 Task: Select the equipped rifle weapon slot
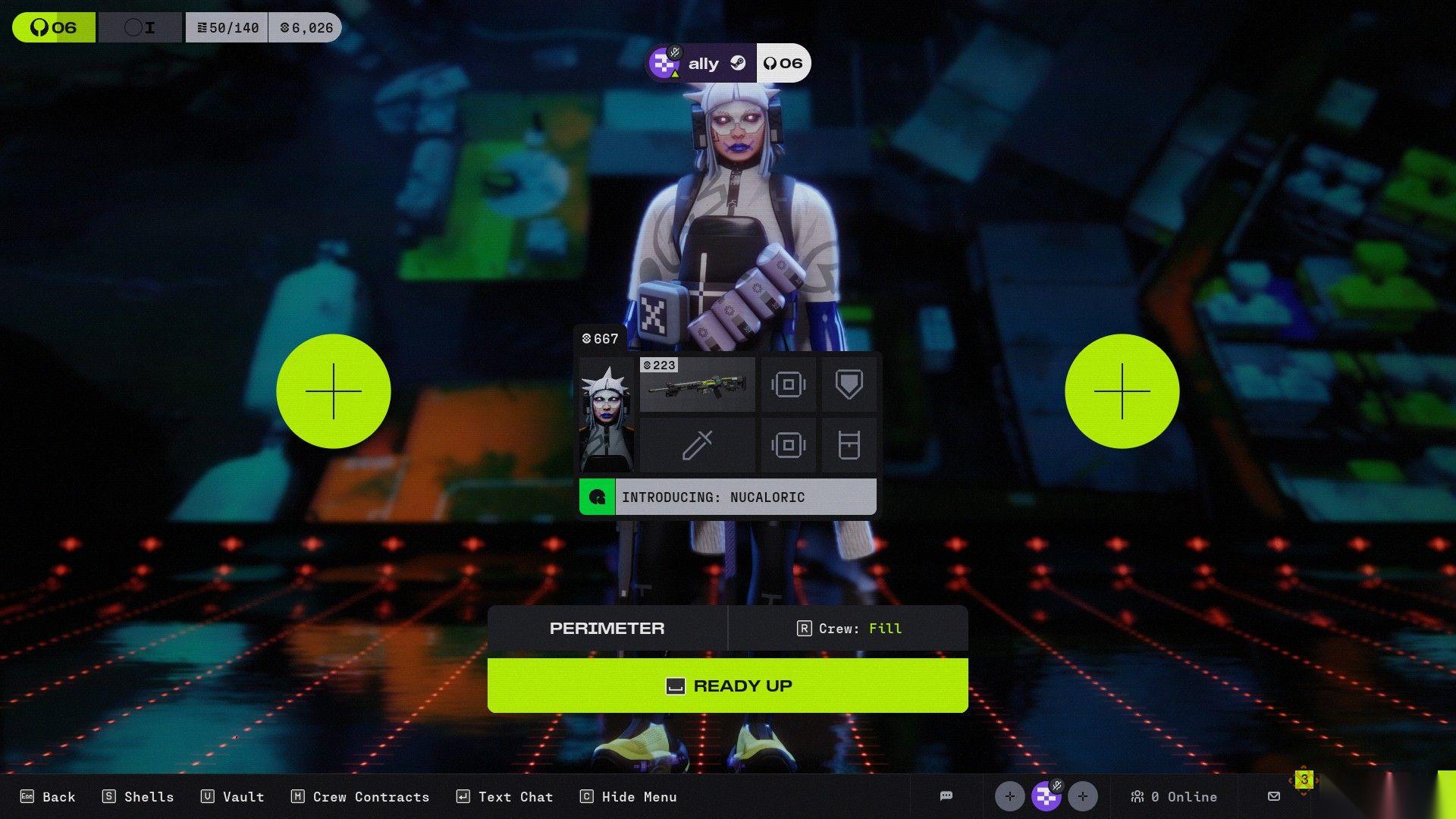pos(697,384)
